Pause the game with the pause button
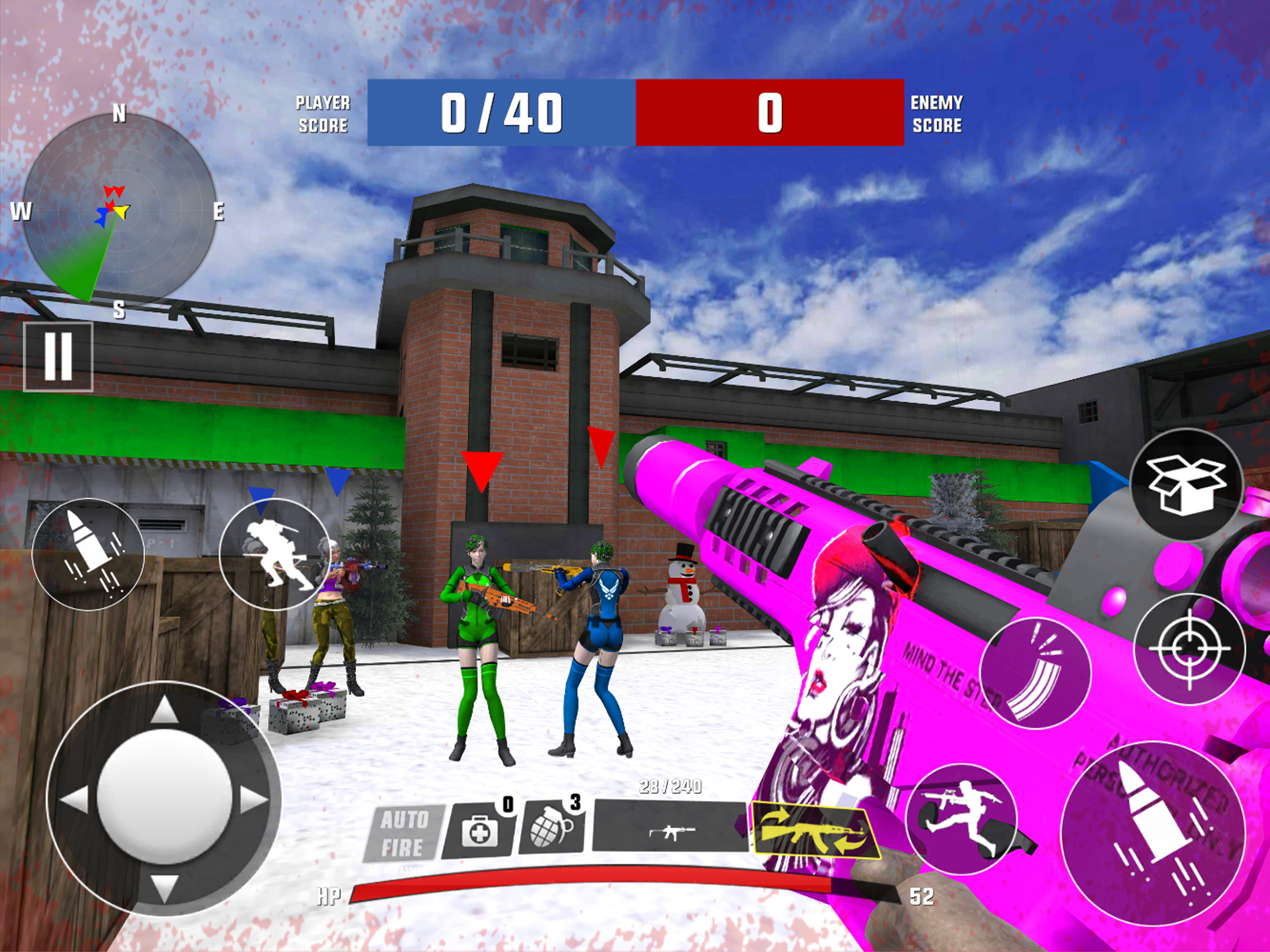Image resolution: width=1270 pixels, height=952 pixels. [x=58, y=357]
